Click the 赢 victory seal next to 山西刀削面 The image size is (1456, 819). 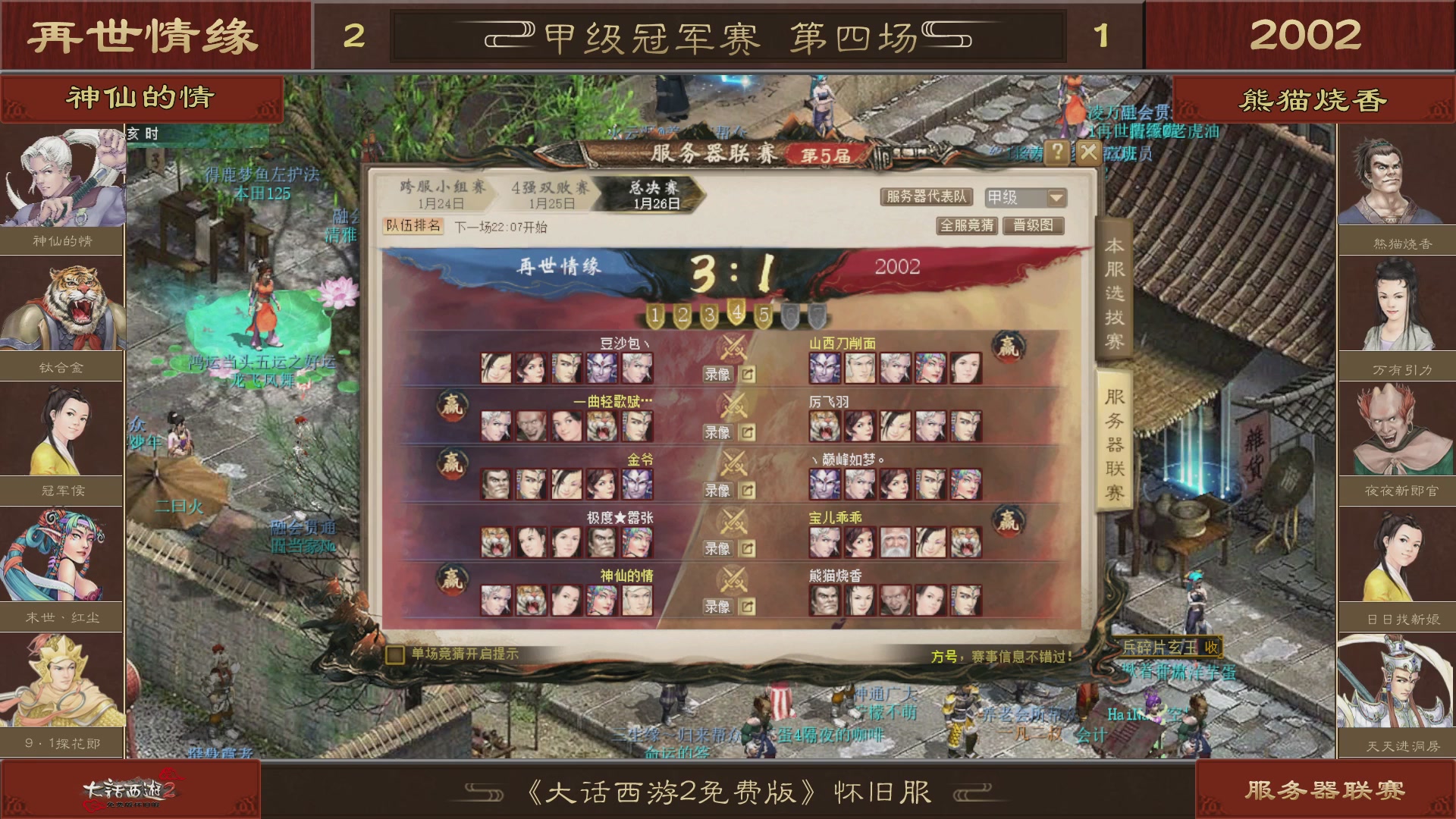(x=1009, y=345)
